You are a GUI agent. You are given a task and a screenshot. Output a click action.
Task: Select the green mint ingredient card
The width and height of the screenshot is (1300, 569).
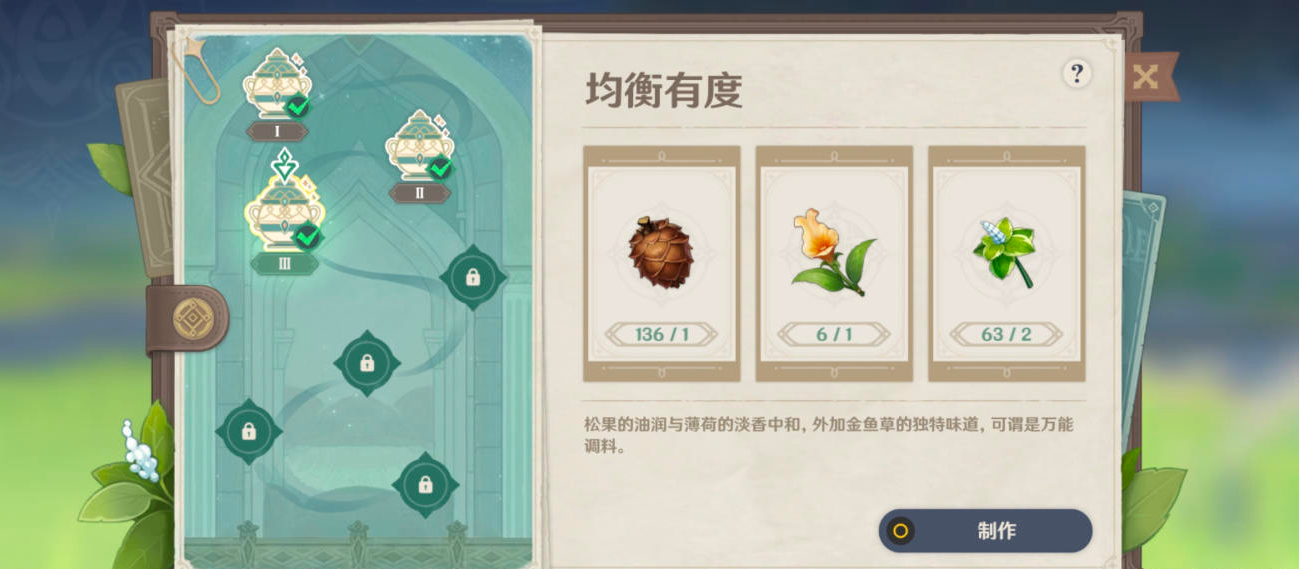click(x=1006, y=263)
